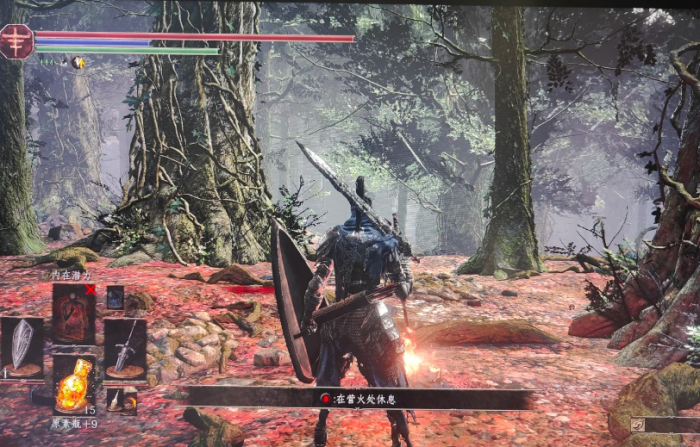
Task: Click the souls counter icon
Action: tap(638, 424)
